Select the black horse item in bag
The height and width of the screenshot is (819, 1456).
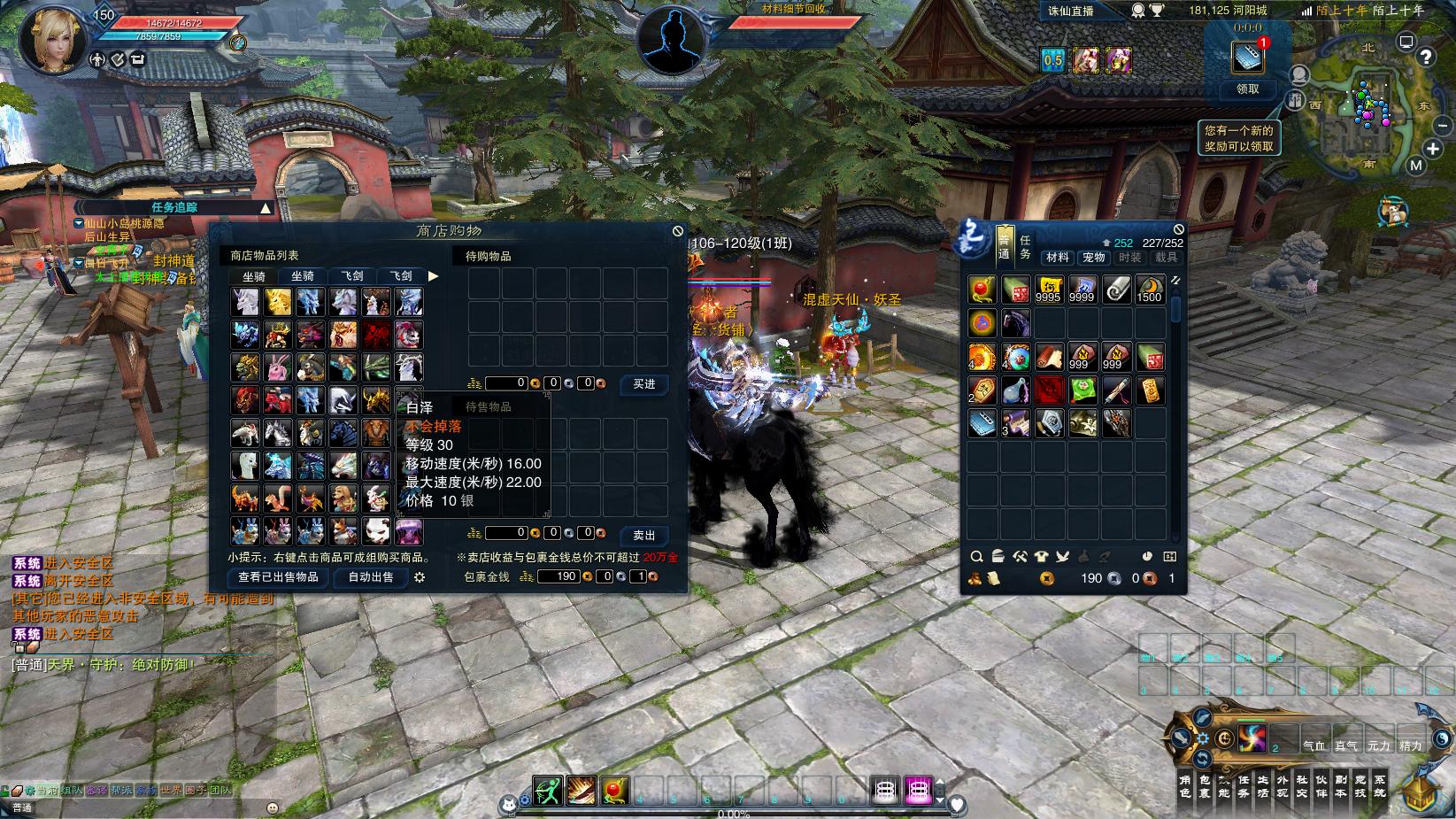pos(1015,323)
